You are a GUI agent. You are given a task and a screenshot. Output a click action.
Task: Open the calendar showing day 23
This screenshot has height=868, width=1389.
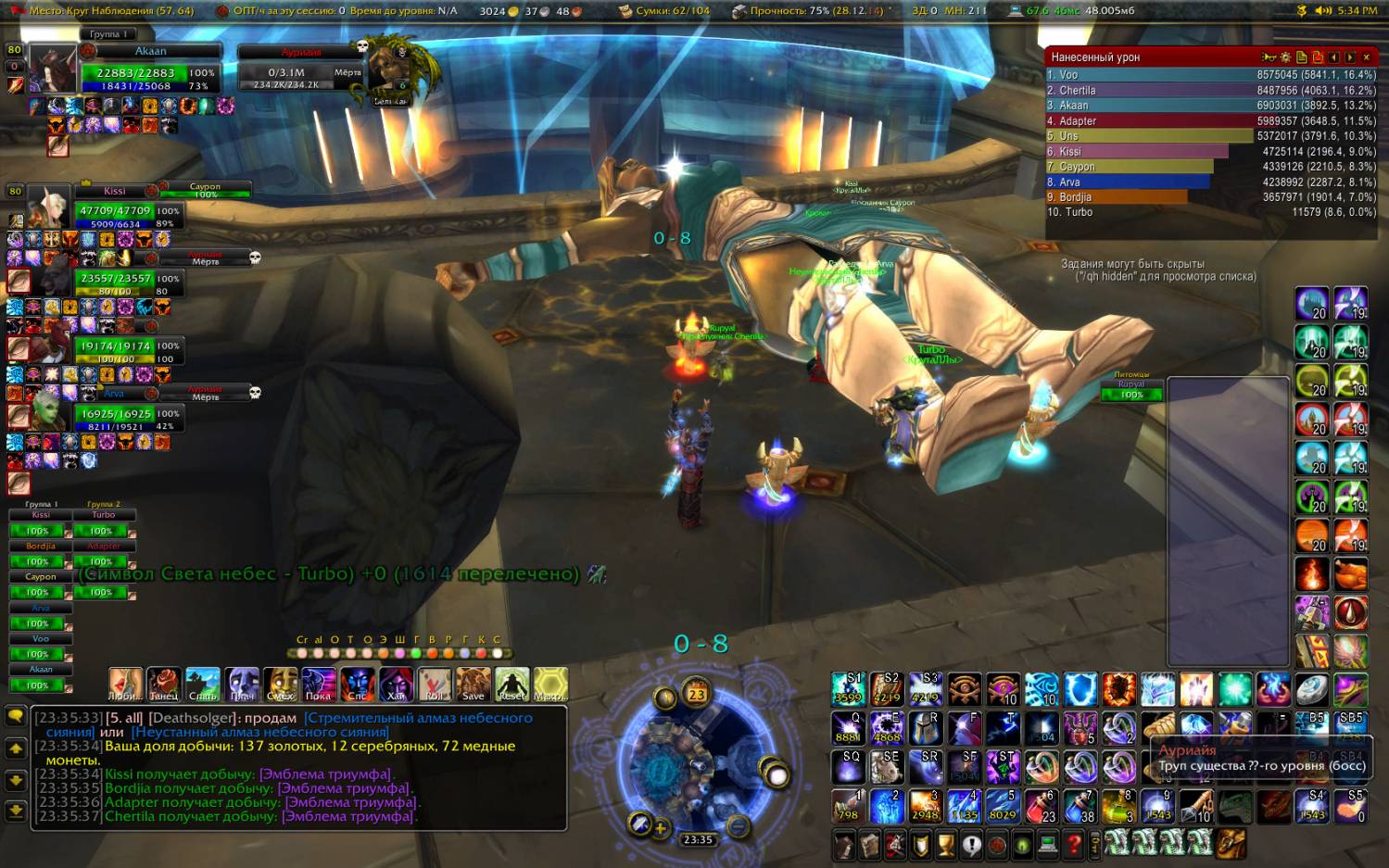(697, 692)
